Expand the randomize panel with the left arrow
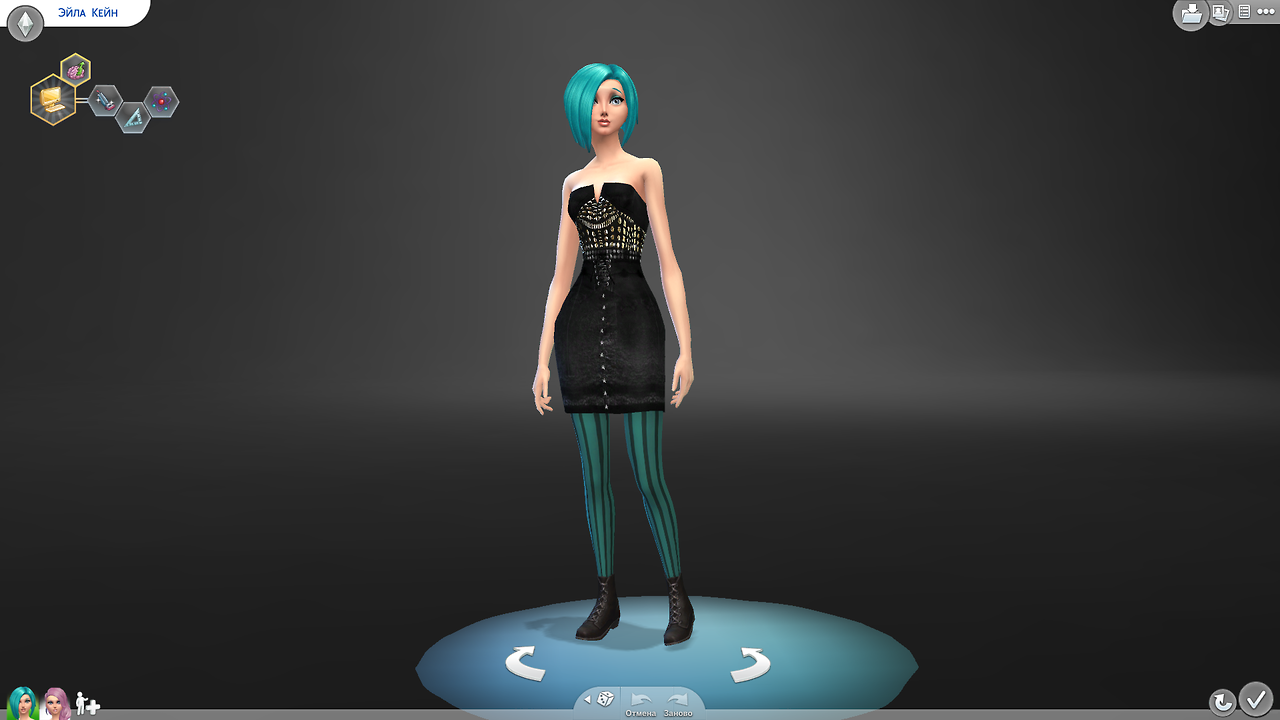Screen dimensions: 1280x720 click(587, 699)
